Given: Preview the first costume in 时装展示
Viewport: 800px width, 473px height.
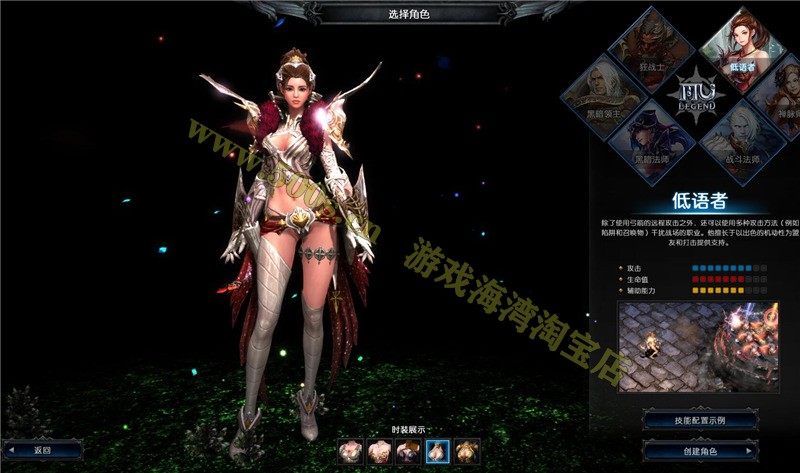Looking at the screenshot, I should (348, 450).
